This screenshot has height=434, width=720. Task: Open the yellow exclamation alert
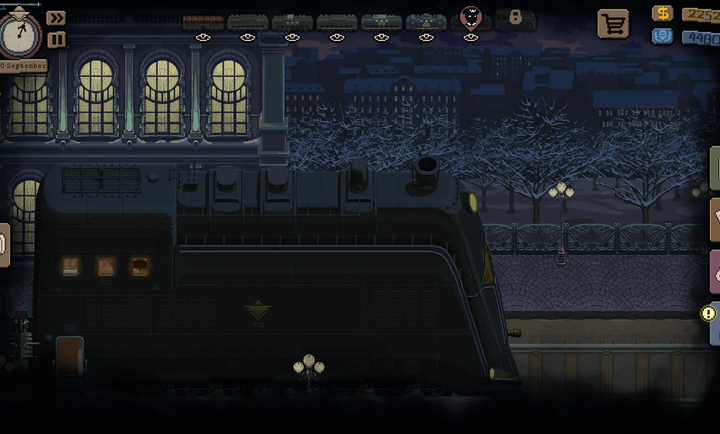[x=709, y=313]
